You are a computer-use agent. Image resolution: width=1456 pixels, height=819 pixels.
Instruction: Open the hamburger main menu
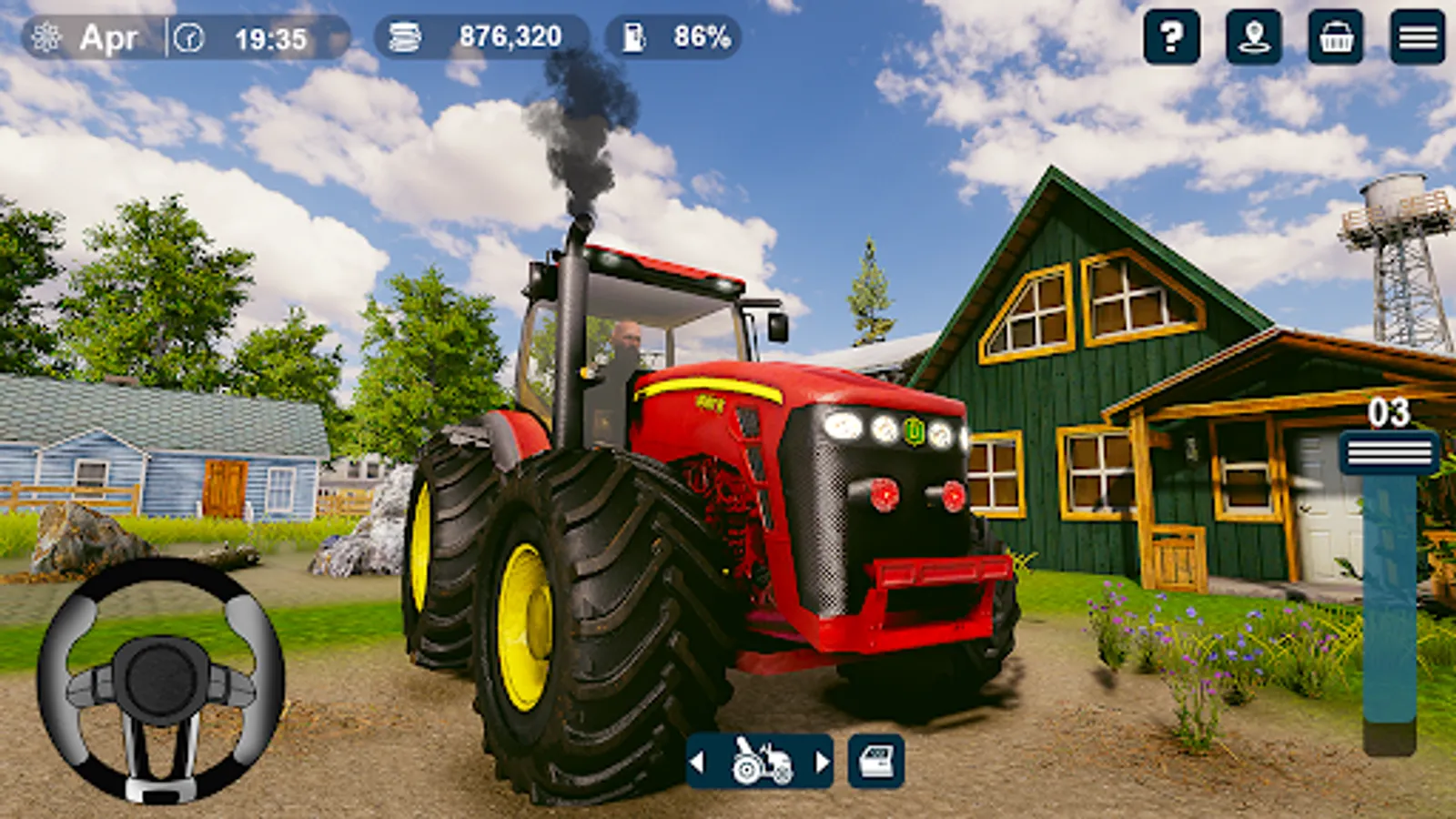coord(1417,37)
